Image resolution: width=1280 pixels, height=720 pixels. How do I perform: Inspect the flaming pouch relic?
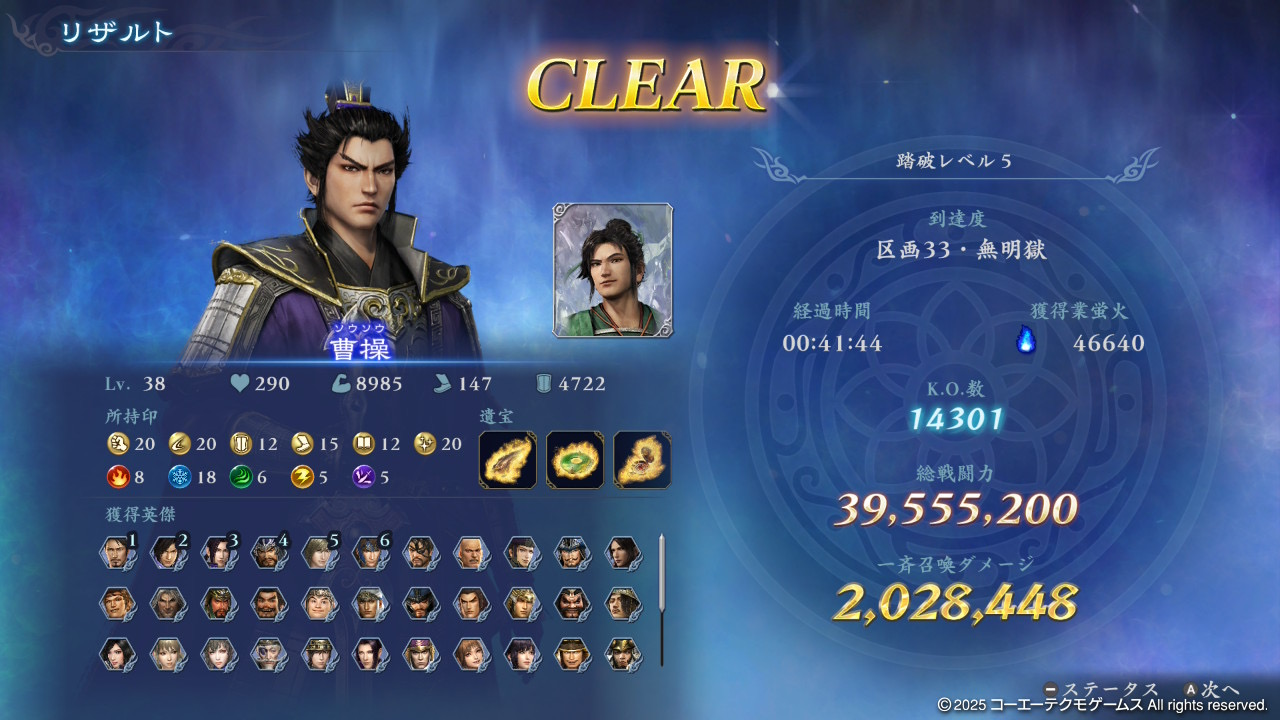[x=642, y=460]
